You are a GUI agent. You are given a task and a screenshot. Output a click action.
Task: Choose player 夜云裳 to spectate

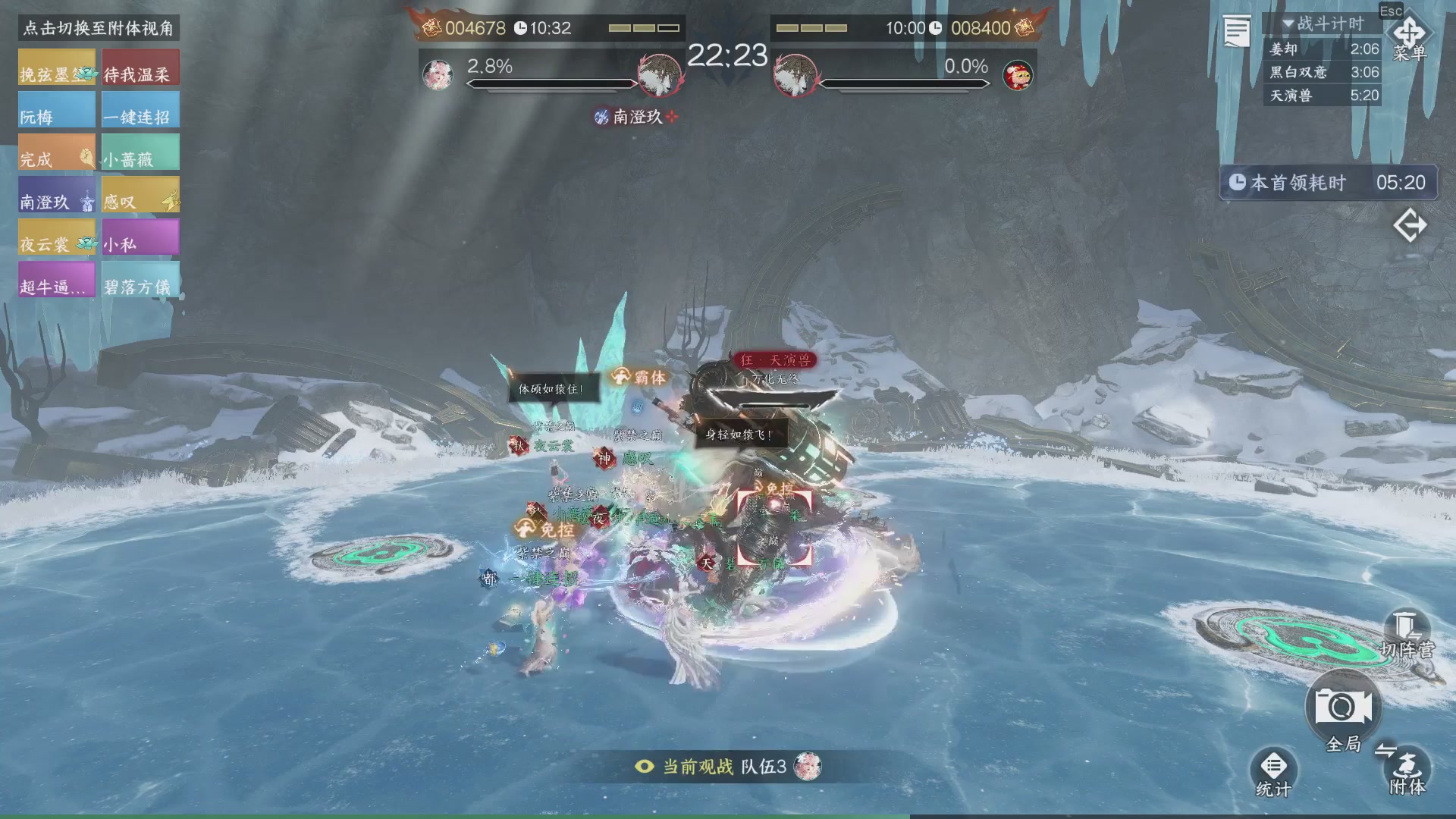click(x=57, y=237)
